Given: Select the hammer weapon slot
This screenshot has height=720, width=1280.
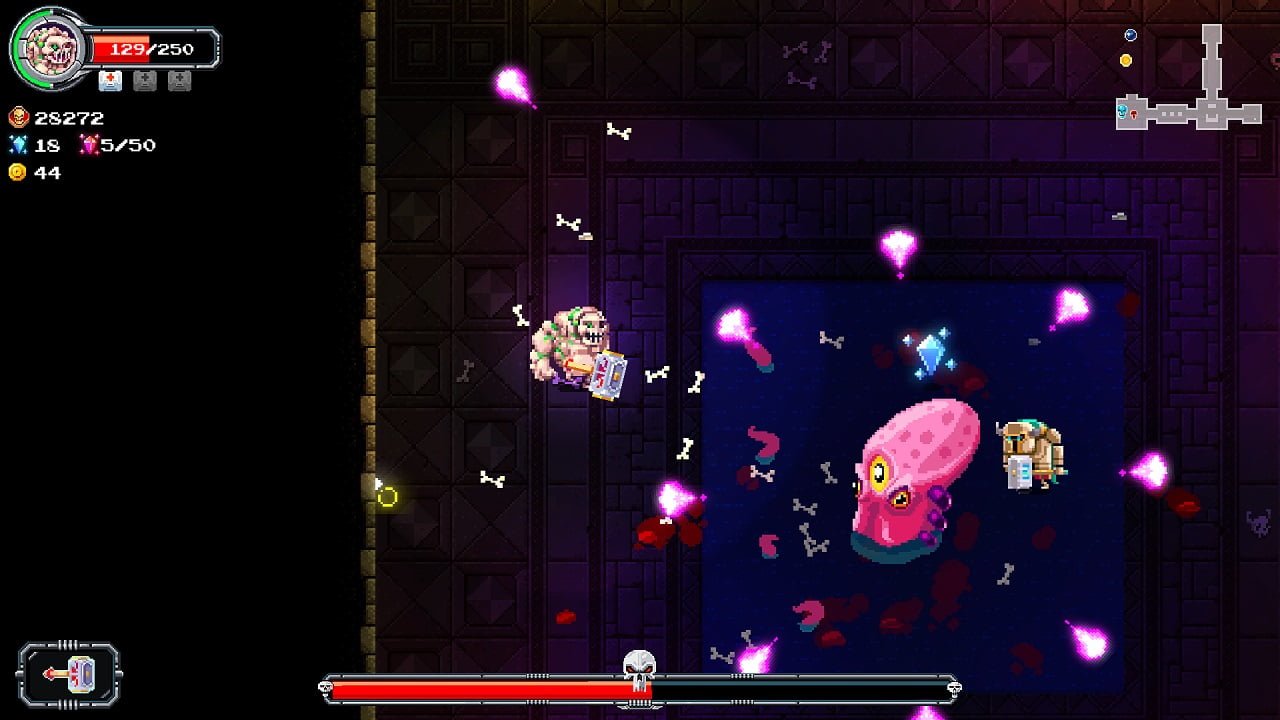Looking at the screenshot, I should pyautogui.click(x=69, y=675).
